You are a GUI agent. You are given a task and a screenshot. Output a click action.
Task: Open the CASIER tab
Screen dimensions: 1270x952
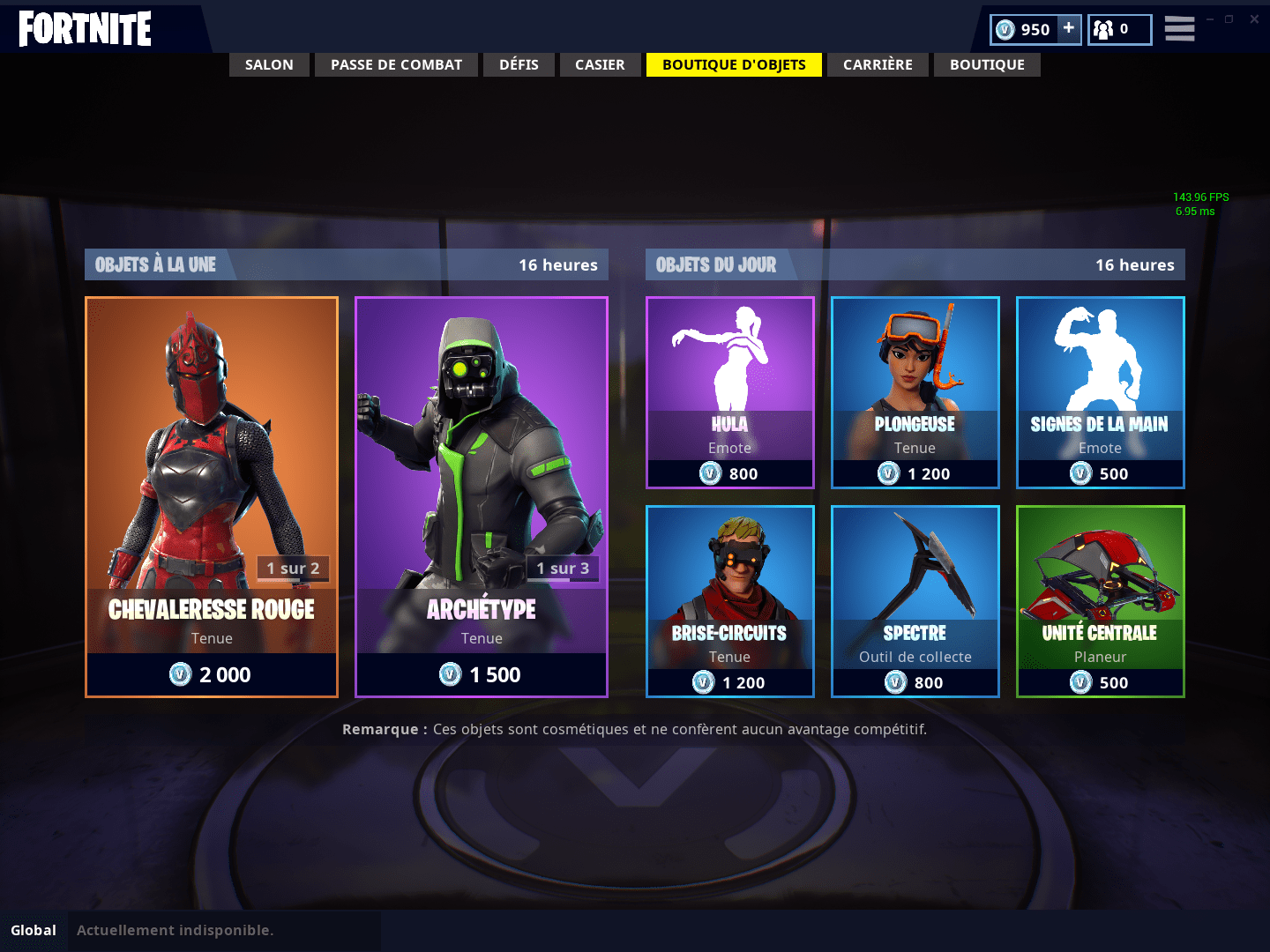(600, 64)
